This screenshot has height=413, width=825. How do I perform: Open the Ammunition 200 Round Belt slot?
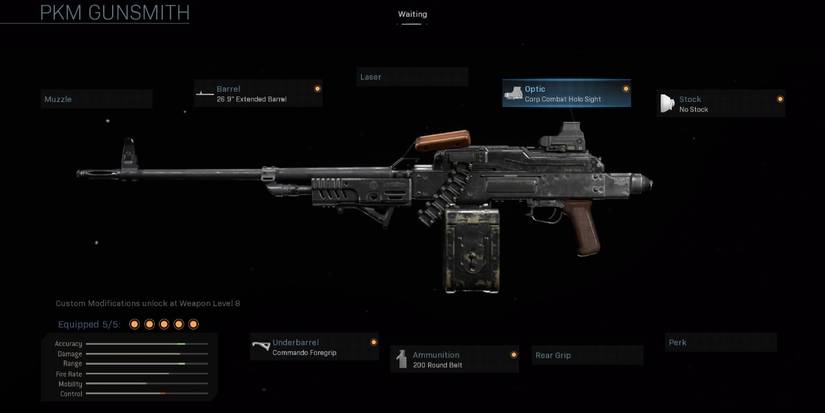click(455, 359)
